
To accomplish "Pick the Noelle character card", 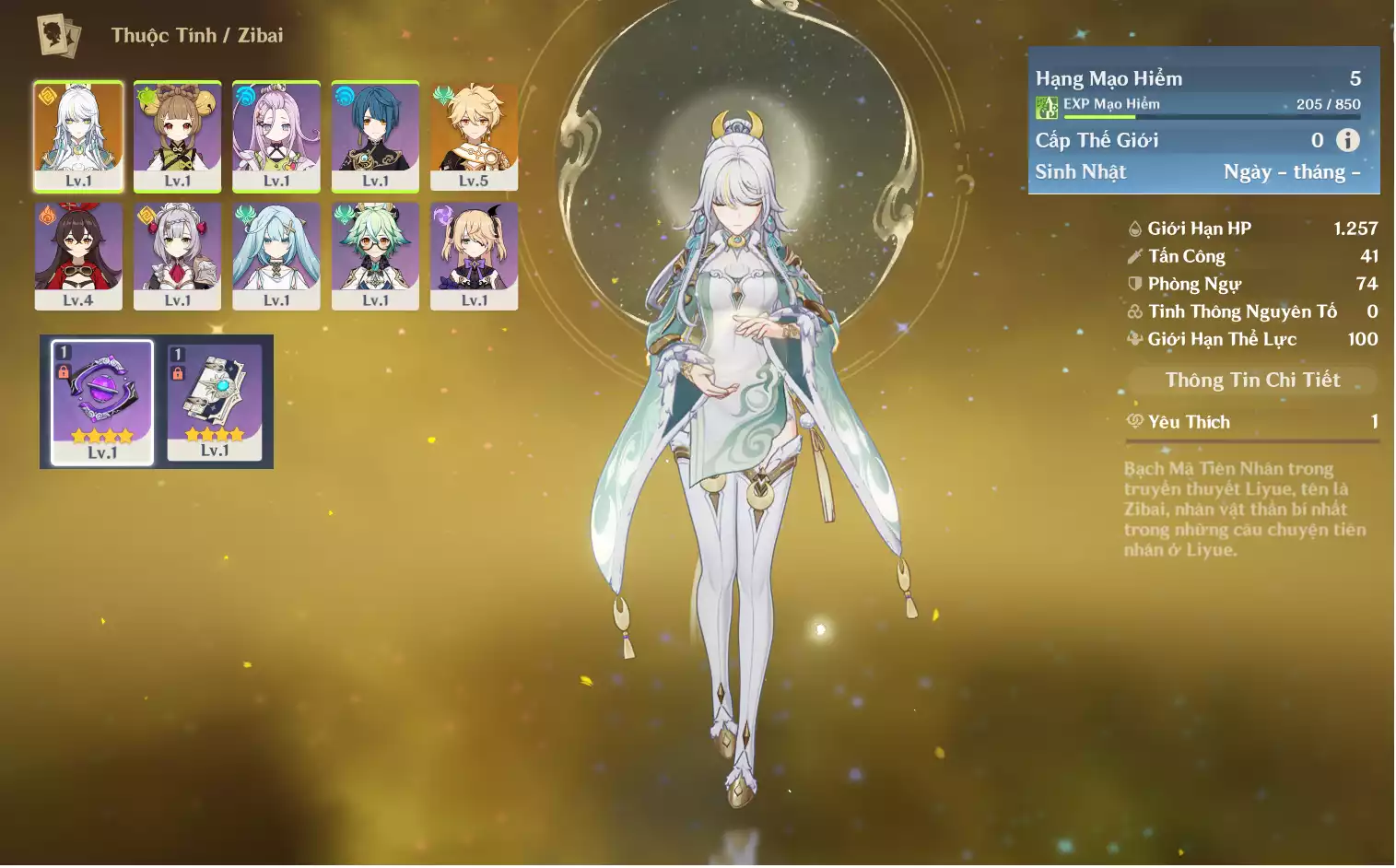I will pyautogui.click(x=177, y=256).
